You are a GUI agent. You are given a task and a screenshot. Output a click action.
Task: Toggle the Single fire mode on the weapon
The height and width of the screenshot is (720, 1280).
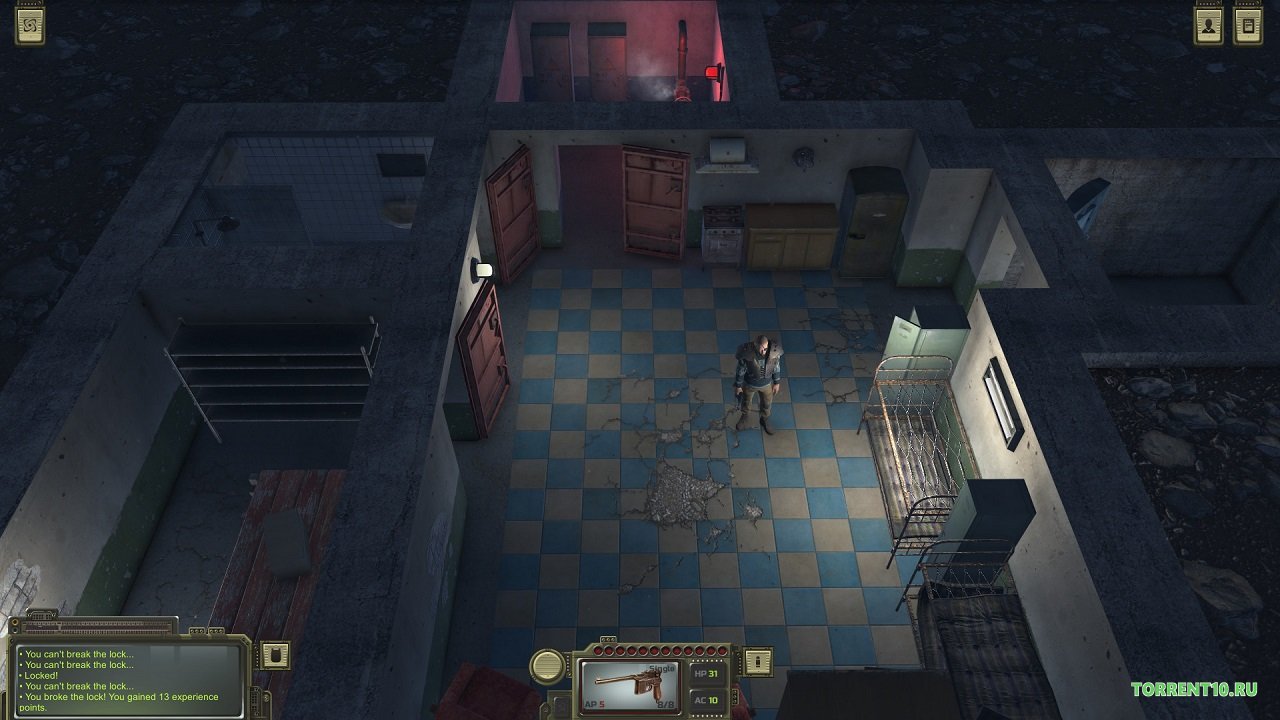(x=660, y=668)
